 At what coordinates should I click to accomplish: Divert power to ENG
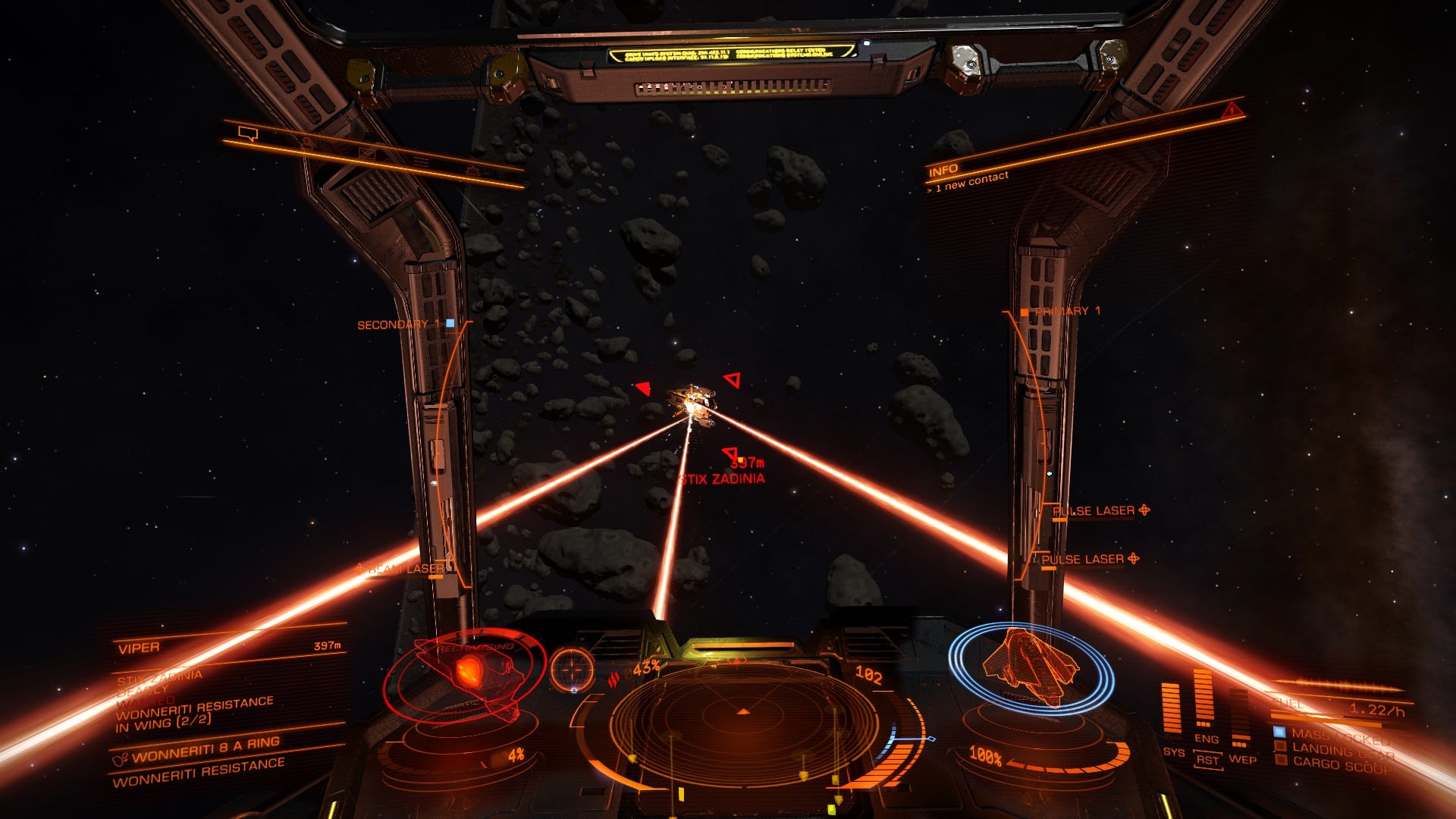[1207, 739]
